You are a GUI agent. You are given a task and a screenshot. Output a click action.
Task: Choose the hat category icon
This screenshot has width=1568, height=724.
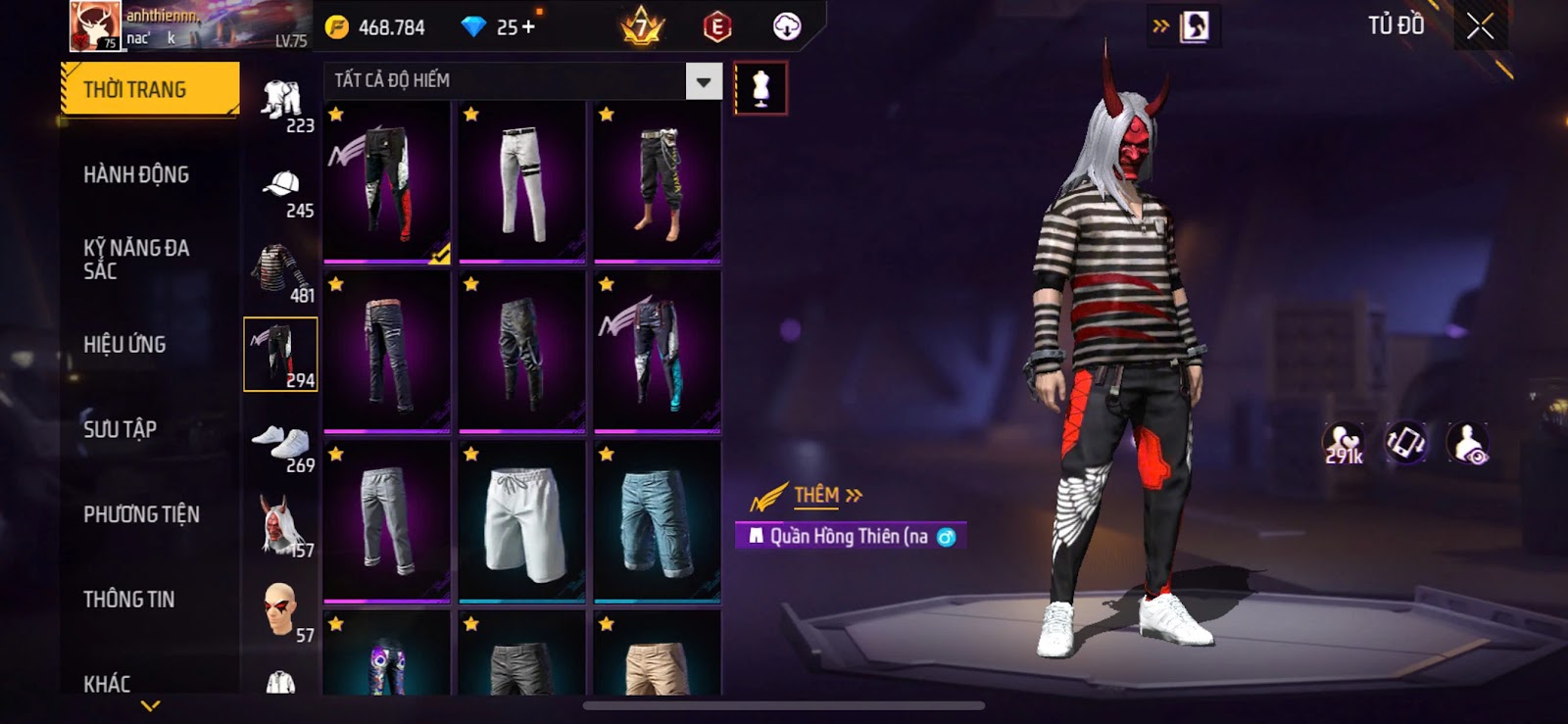281,186
